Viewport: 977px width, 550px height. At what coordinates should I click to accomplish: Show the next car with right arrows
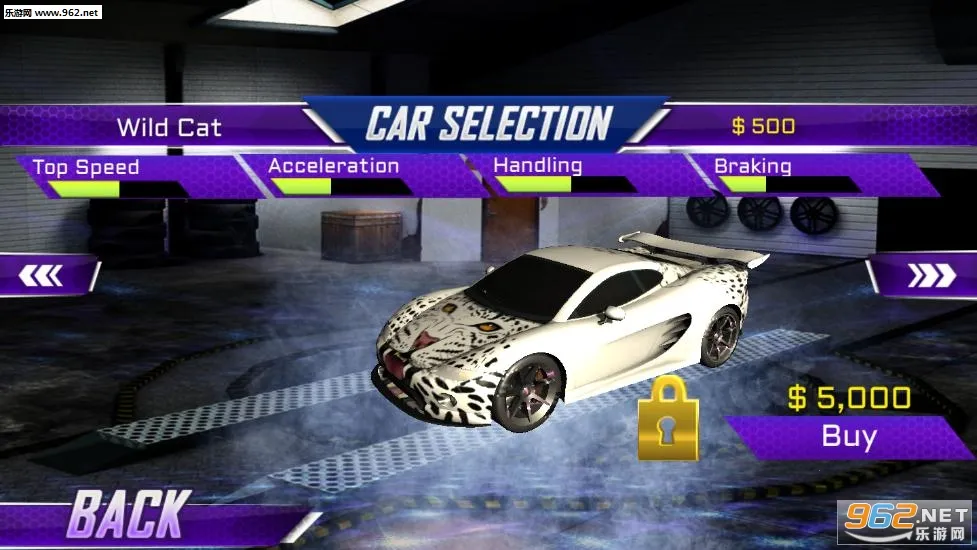click(930, 276)
